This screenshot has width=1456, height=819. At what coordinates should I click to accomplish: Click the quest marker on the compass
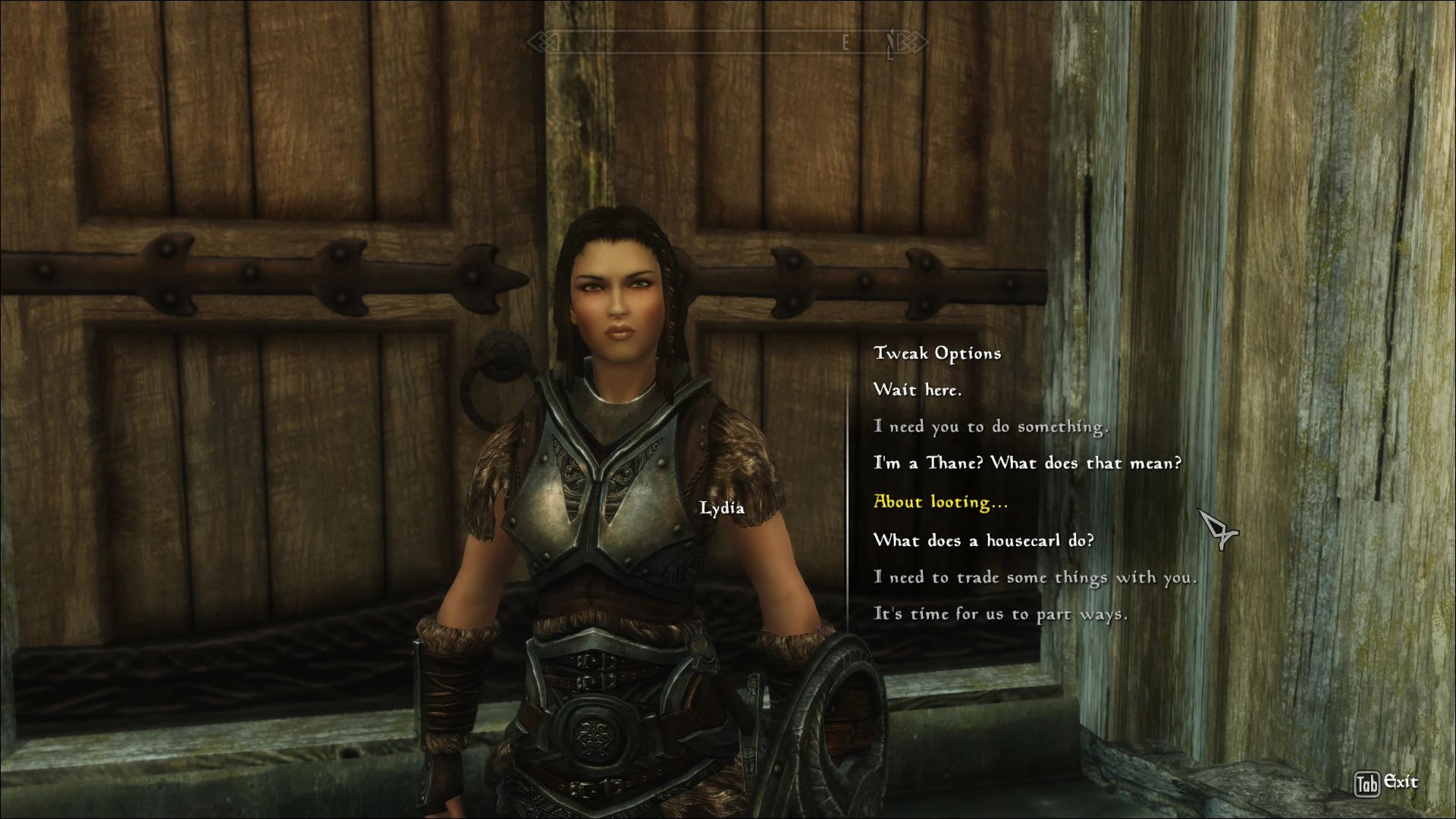893,42
